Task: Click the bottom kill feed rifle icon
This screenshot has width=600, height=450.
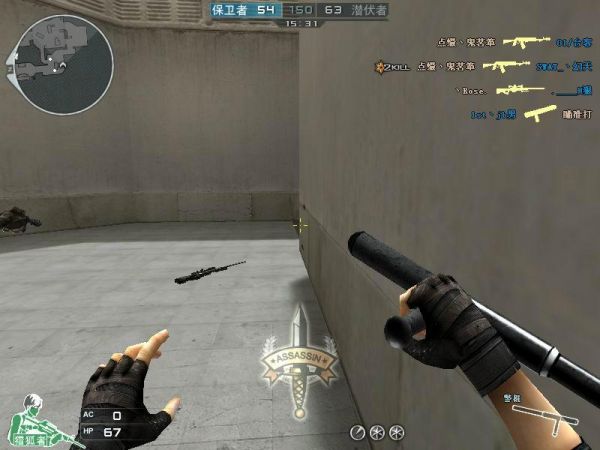Action: (540, 114)
